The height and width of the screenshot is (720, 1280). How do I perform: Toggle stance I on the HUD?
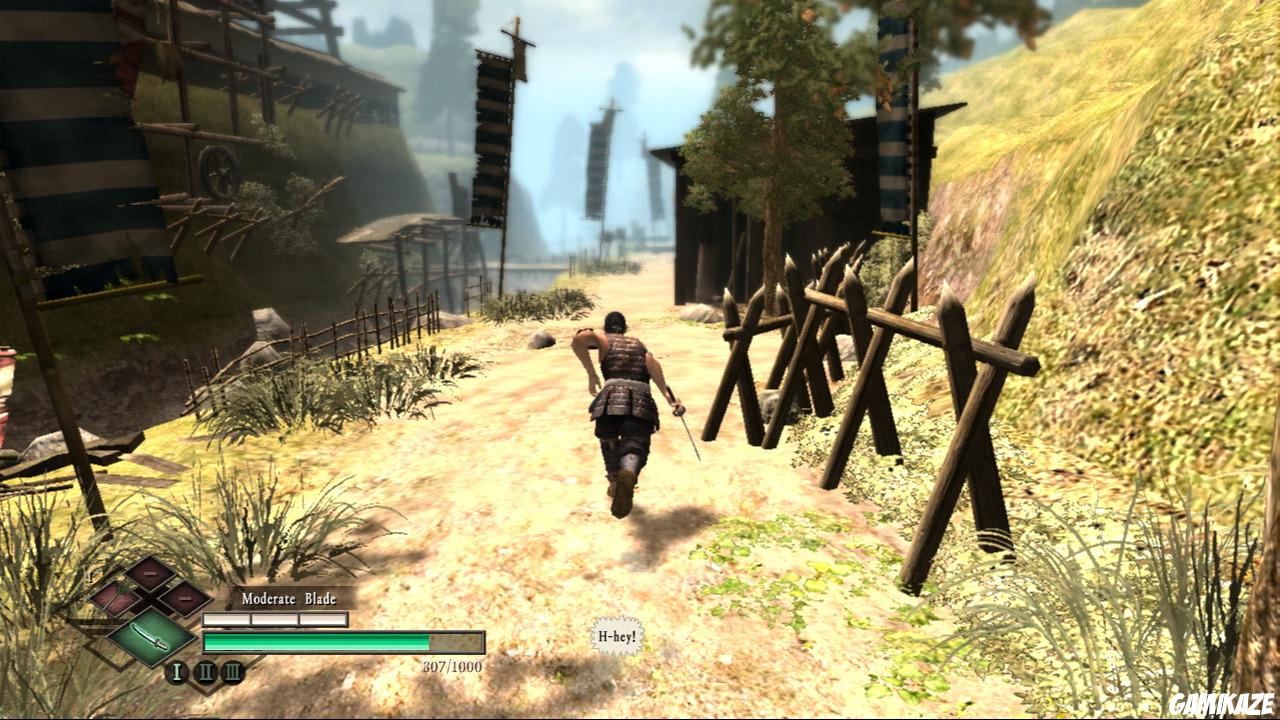coord(177,672)
